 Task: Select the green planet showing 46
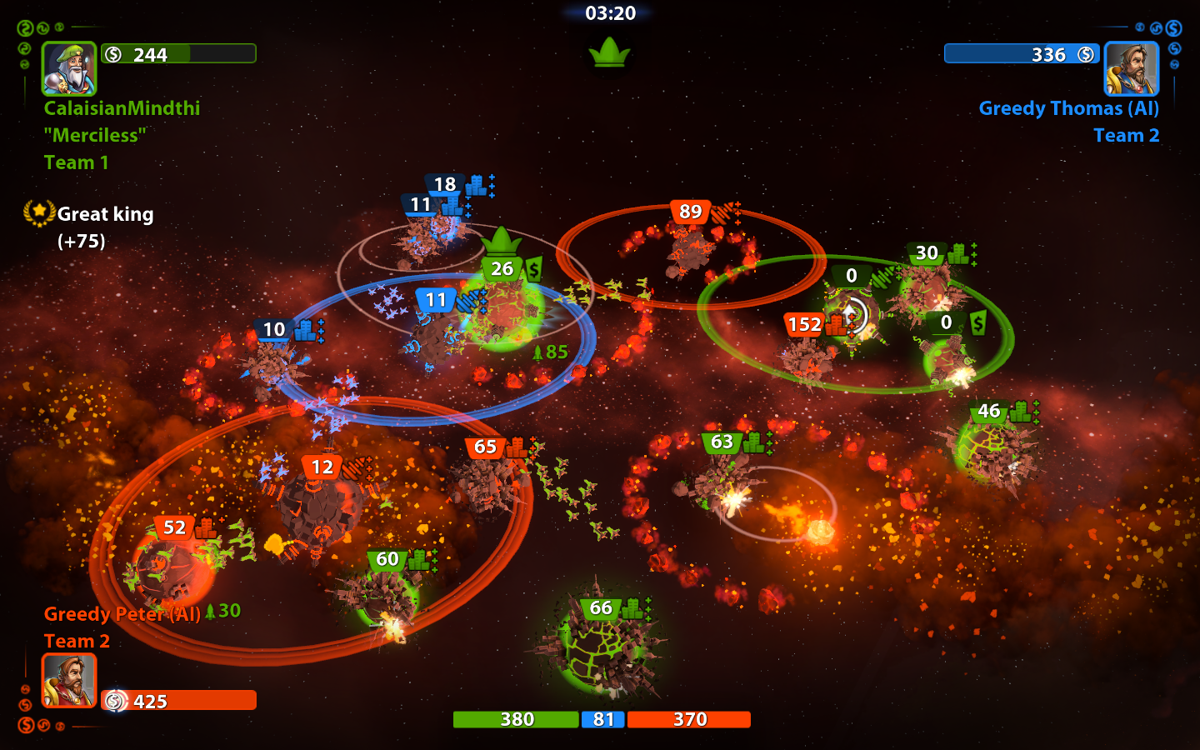point(990,448)
